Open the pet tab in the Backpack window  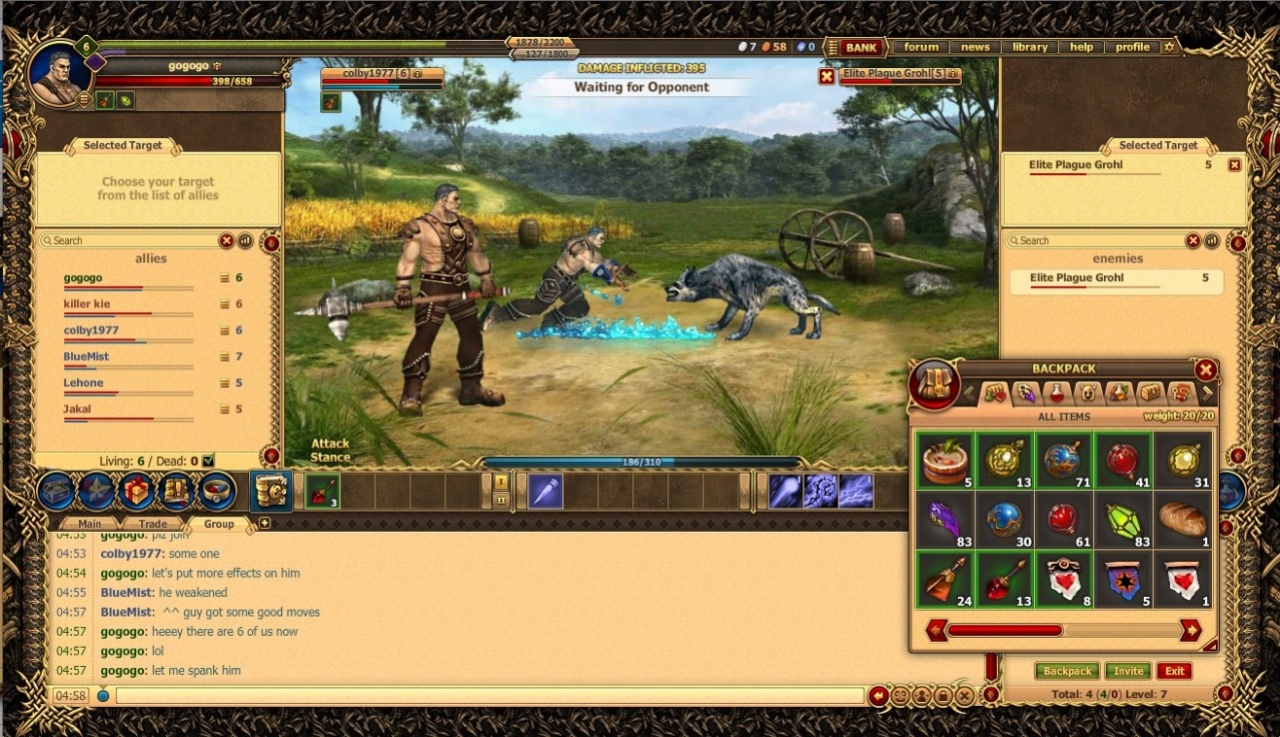tap(1087, 394)
